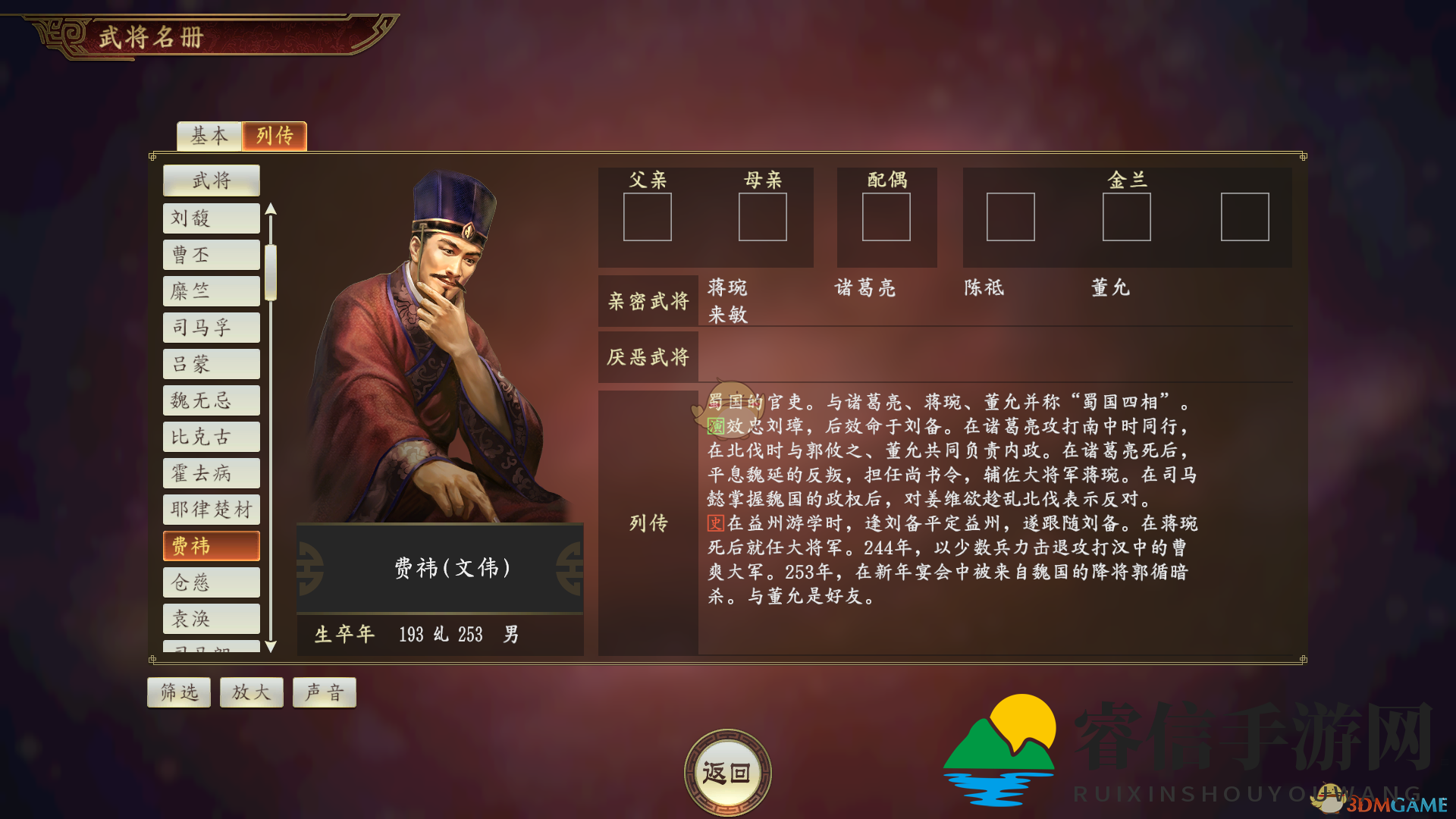Click the 武将 category selector button
Viewport: 1456px width, 819px height.
pyautogui.click(x=211, y=180)
